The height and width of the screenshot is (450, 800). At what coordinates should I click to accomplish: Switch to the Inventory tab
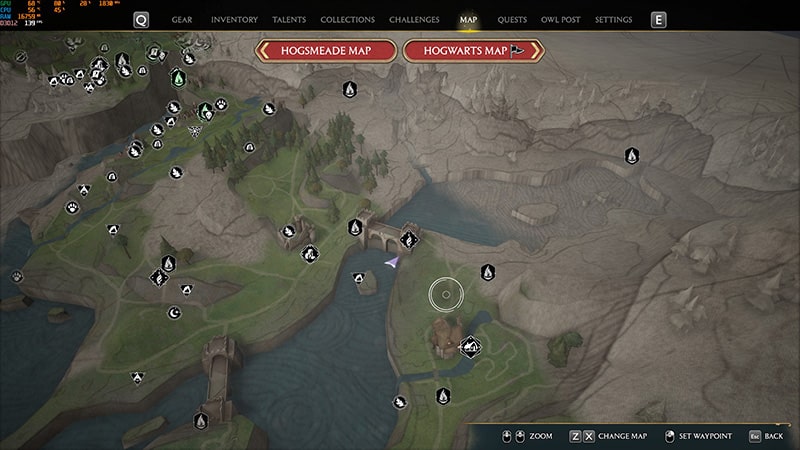pos(234,19)
